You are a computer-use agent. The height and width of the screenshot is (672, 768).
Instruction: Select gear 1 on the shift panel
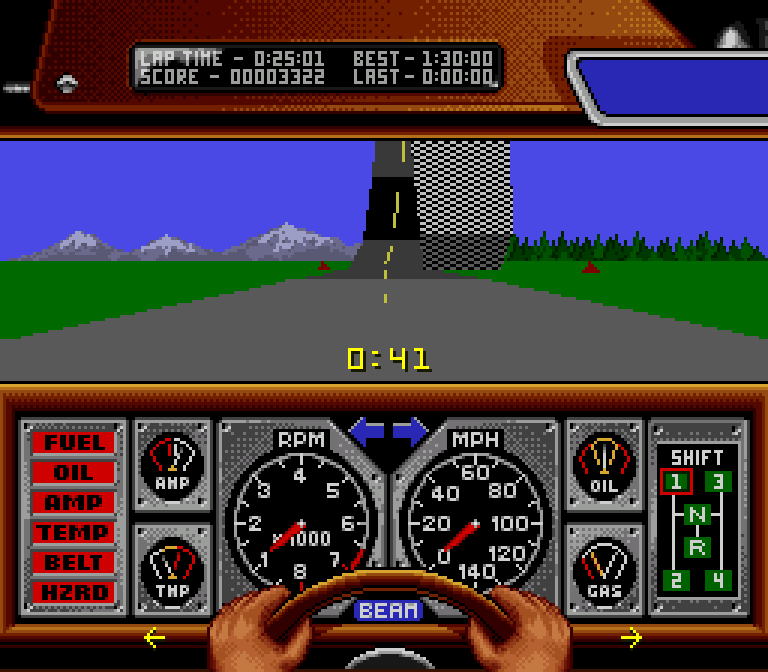pos(676,482)
